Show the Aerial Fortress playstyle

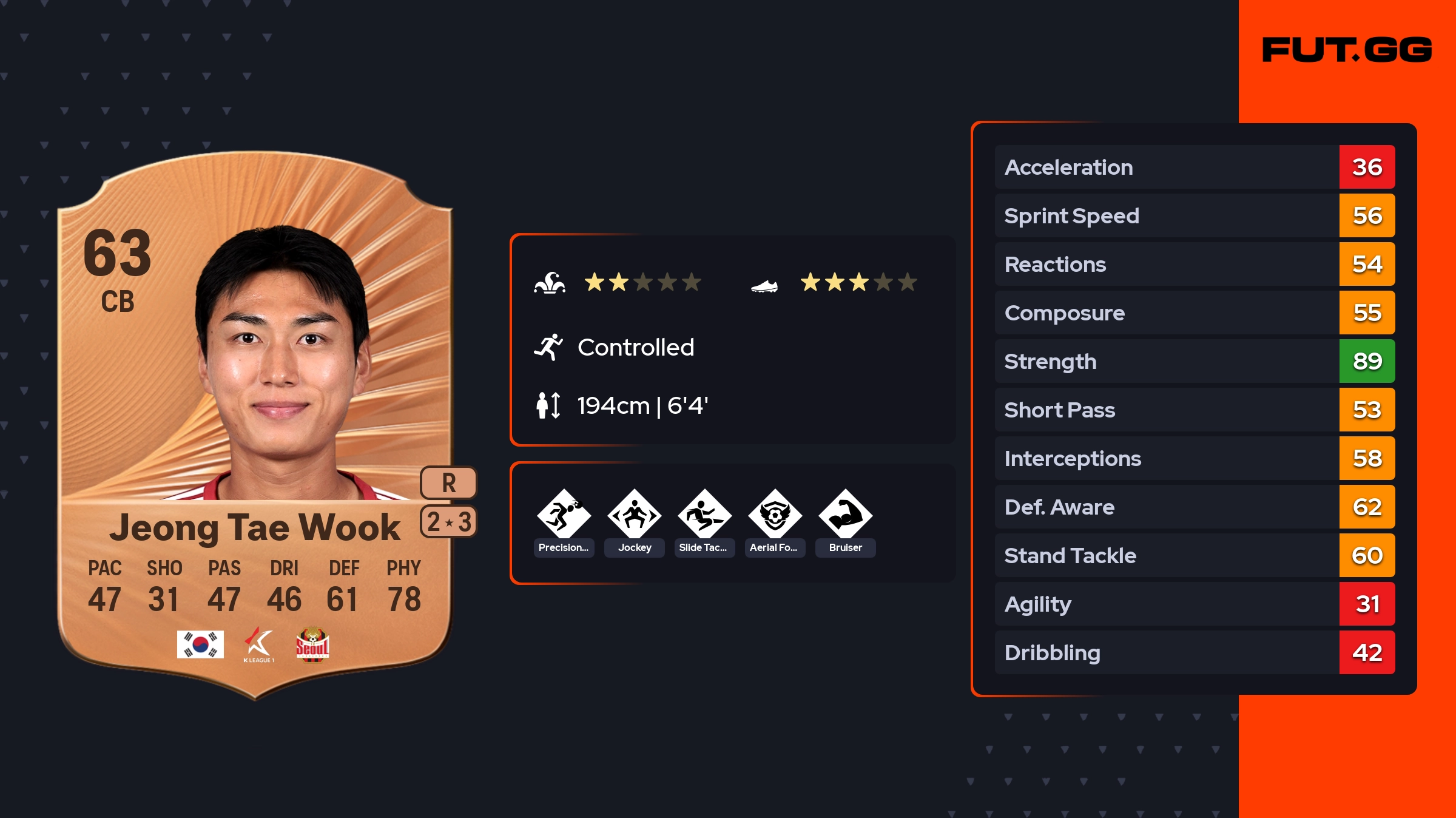point(775,516)
